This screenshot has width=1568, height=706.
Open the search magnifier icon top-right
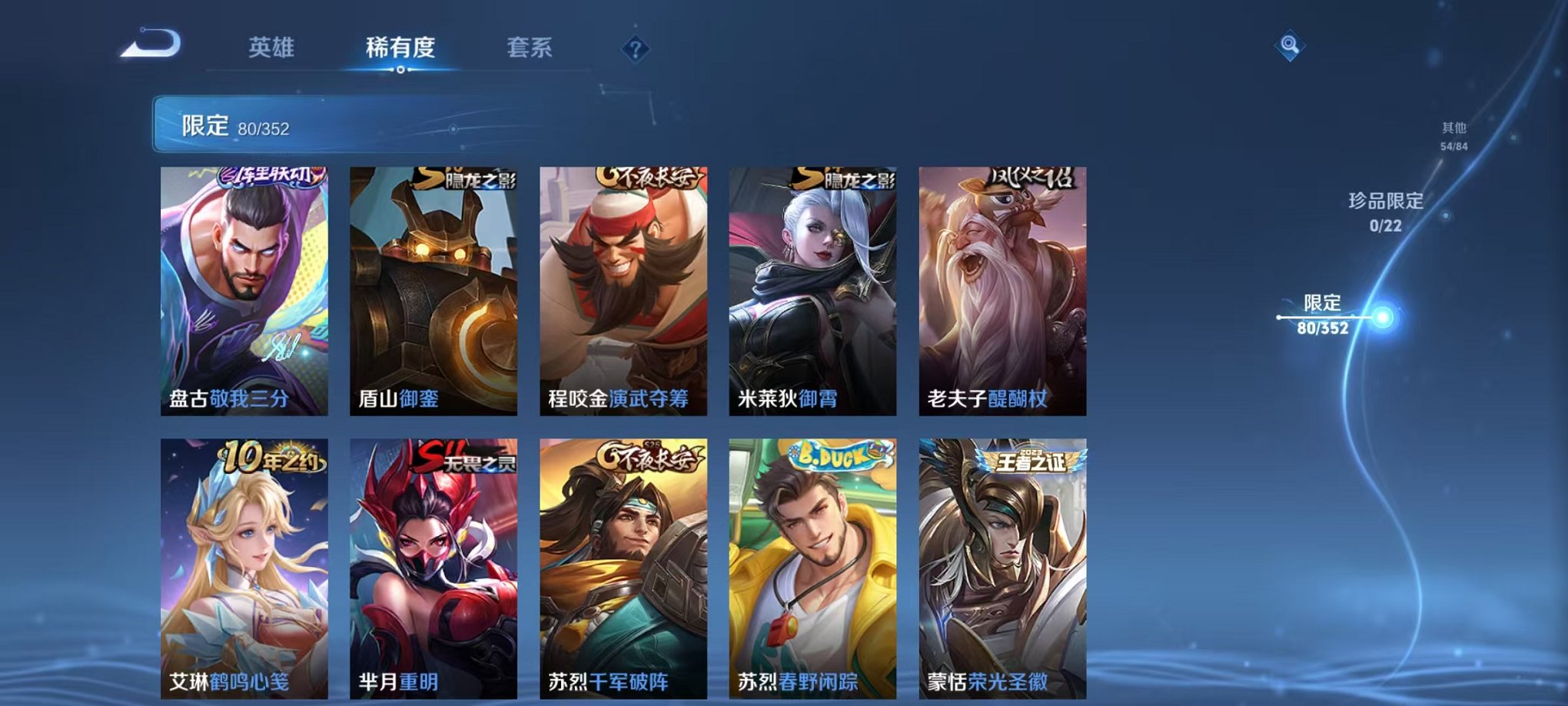[x=1291, y=45]
